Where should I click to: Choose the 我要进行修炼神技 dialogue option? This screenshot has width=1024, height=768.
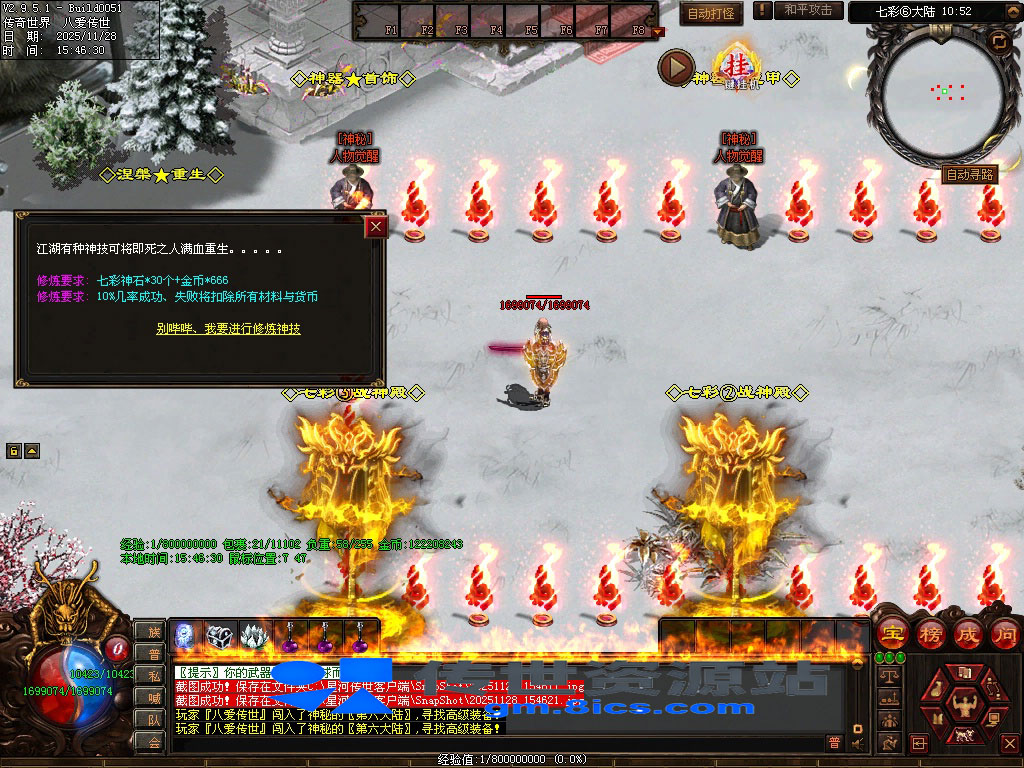point(228,328)
